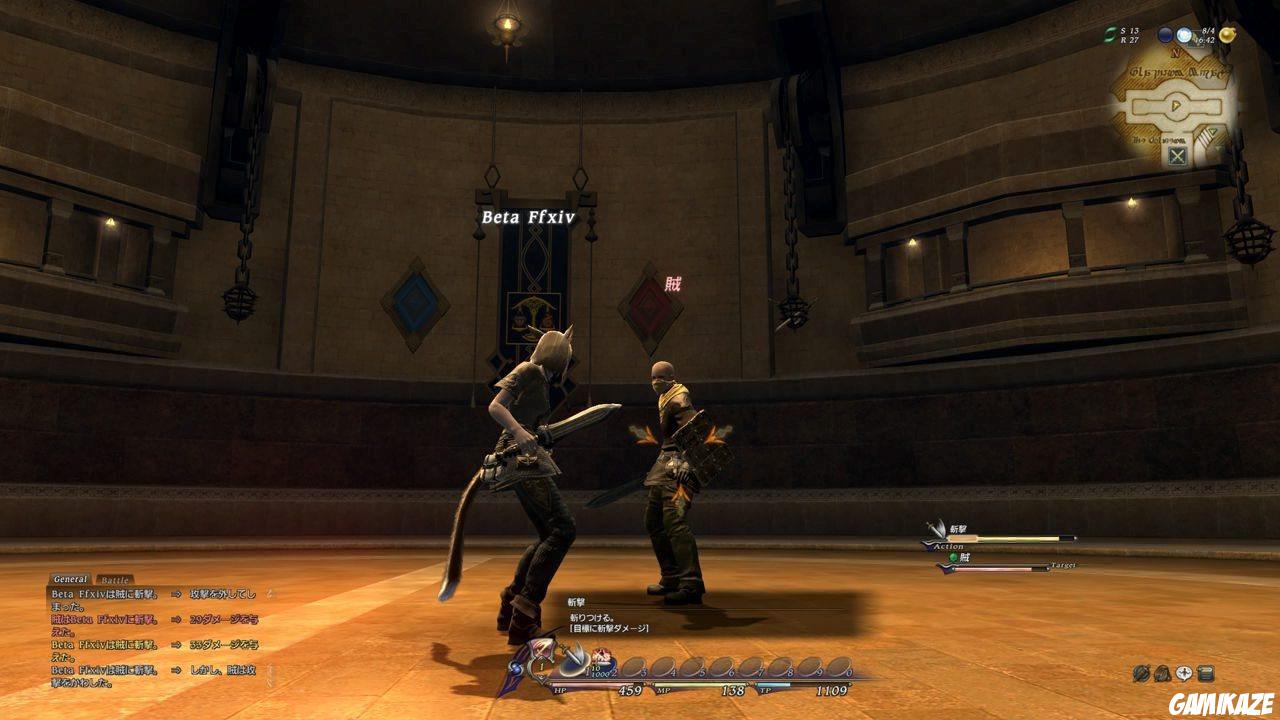Open the journal log icon bottom-right
Image resolution: width=1280 pixels, height=720 pixels.
(x=1206, y=672)
